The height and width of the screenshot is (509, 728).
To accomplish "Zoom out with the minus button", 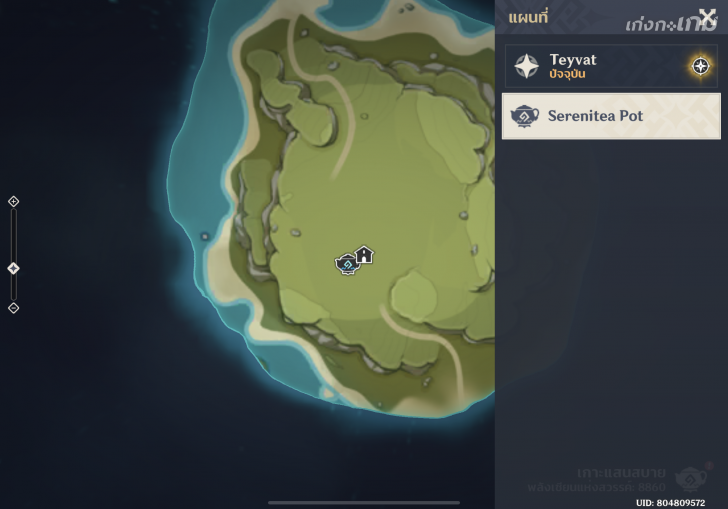I will click(13, 308).
